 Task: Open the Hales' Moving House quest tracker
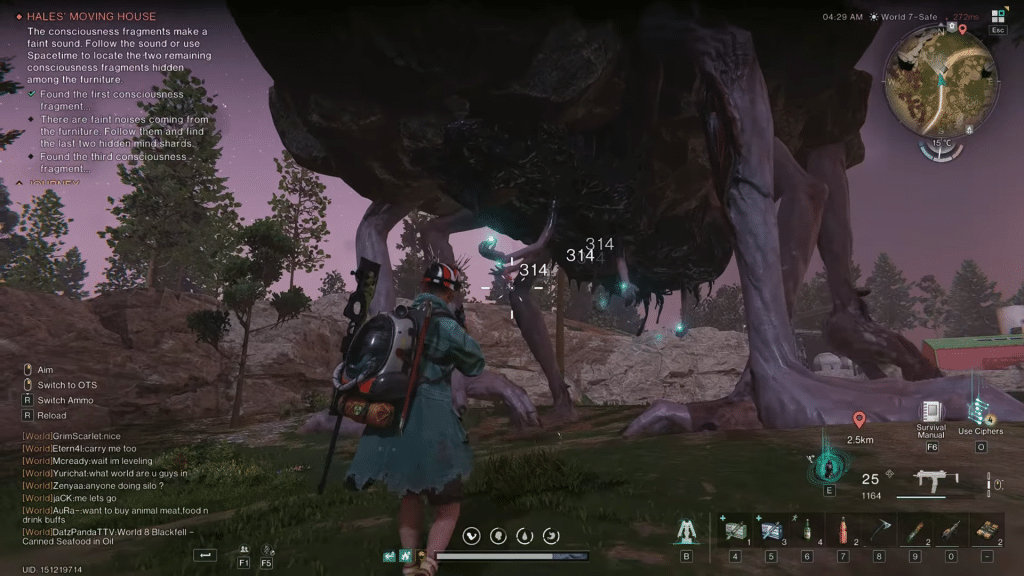[x=92, y=17]
